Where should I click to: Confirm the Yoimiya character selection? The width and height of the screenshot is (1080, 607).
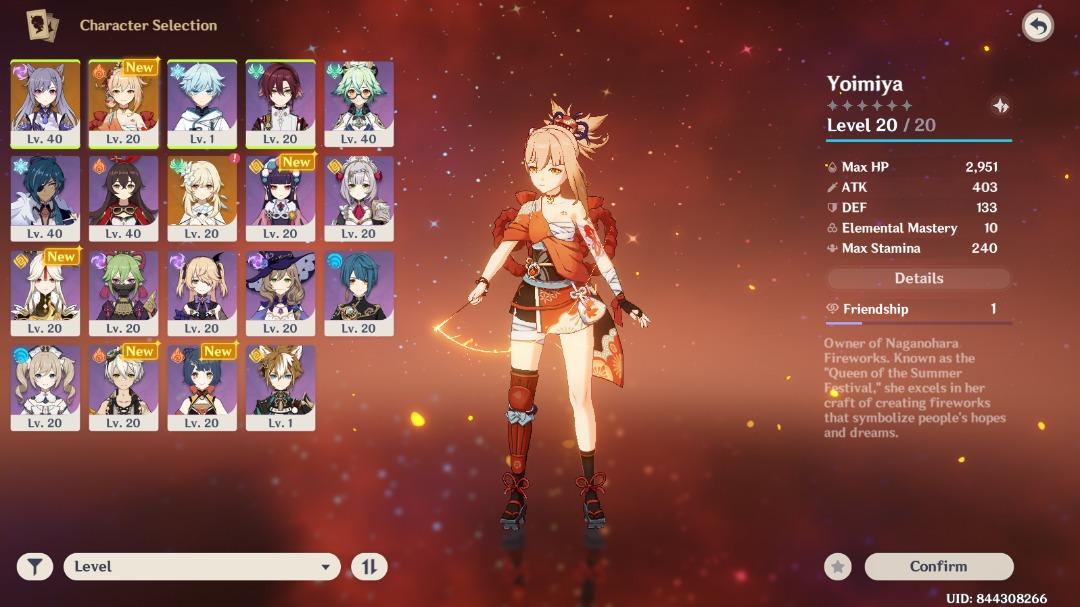(x=938, y=566)
